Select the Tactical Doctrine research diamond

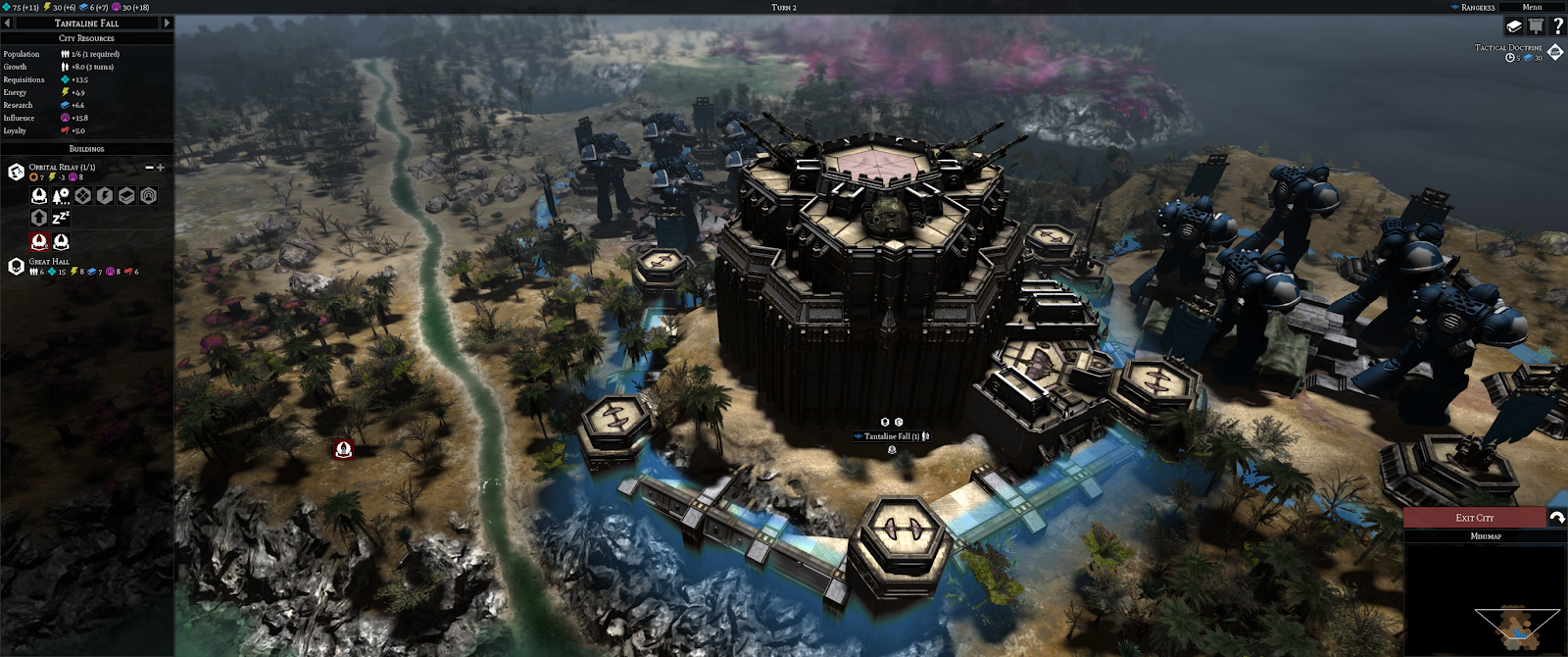(1554, 52)
